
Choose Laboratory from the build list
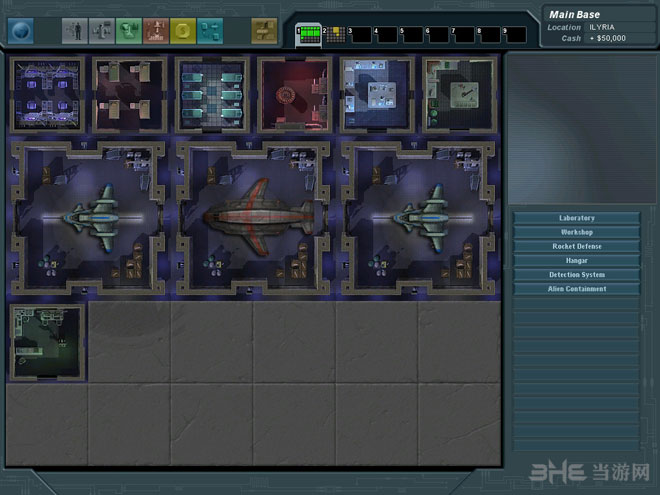[576, 218]
